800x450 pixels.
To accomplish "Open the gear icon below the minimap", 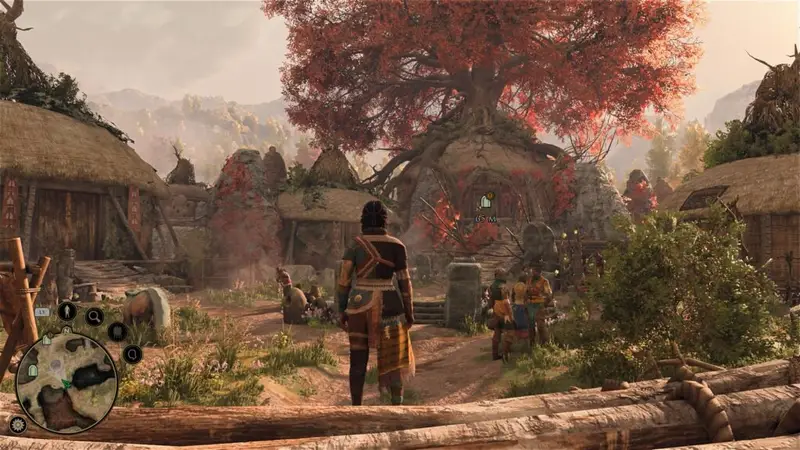I will coord(18,424).
